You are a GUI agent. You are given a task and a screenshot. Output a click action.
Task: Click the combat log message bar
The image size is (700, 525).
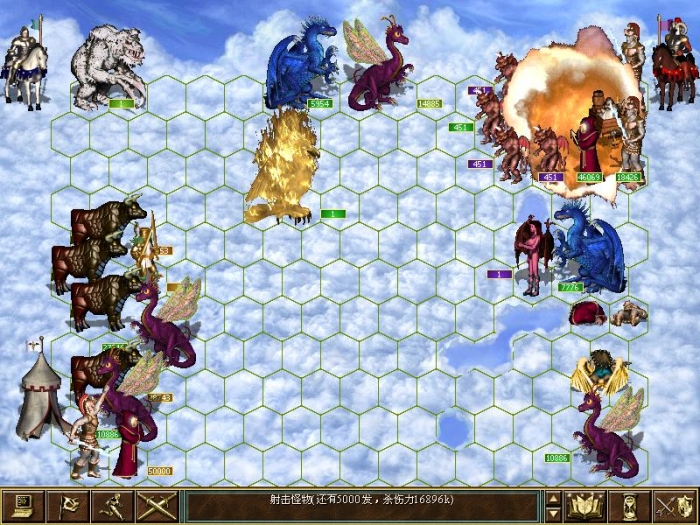point(360,506)
